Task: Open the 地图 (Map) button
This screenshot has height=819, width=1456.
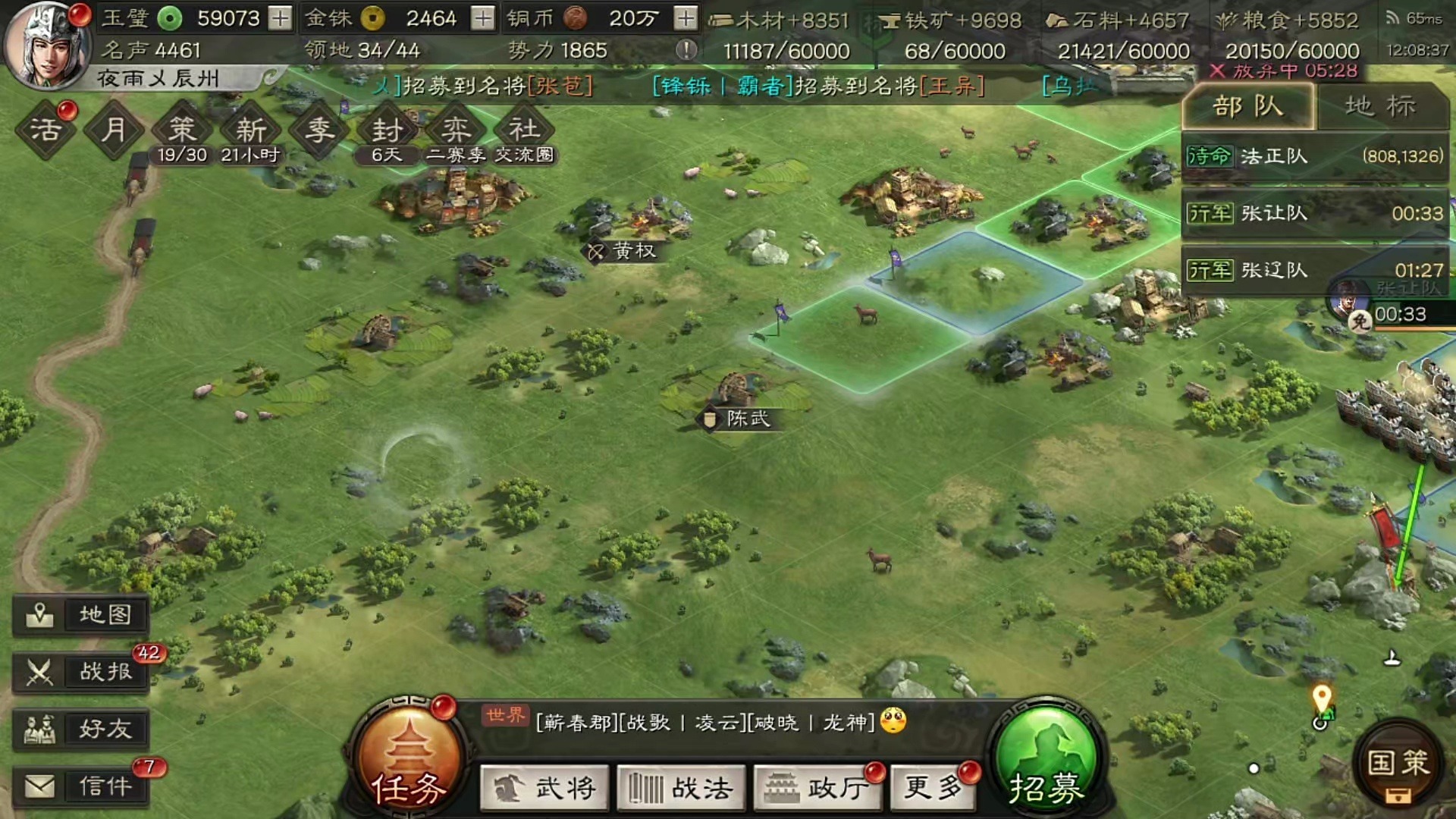Action: point(81,614)
